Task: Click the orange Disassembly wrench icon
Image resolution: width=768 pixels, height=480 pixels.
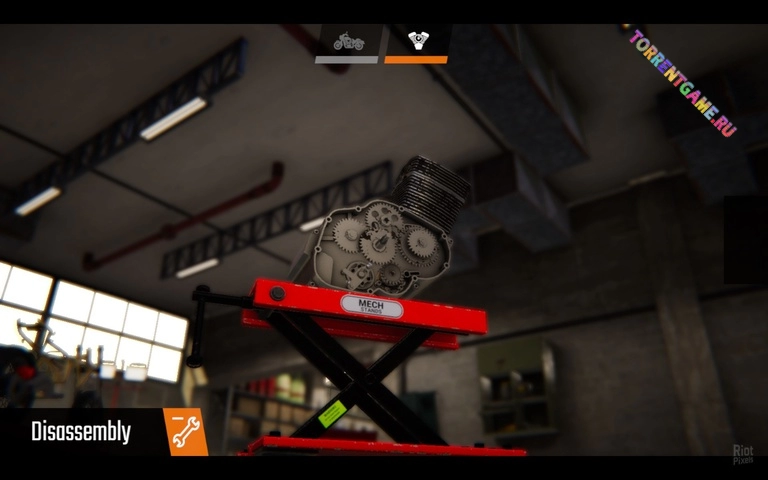Action: pos(186,431)
